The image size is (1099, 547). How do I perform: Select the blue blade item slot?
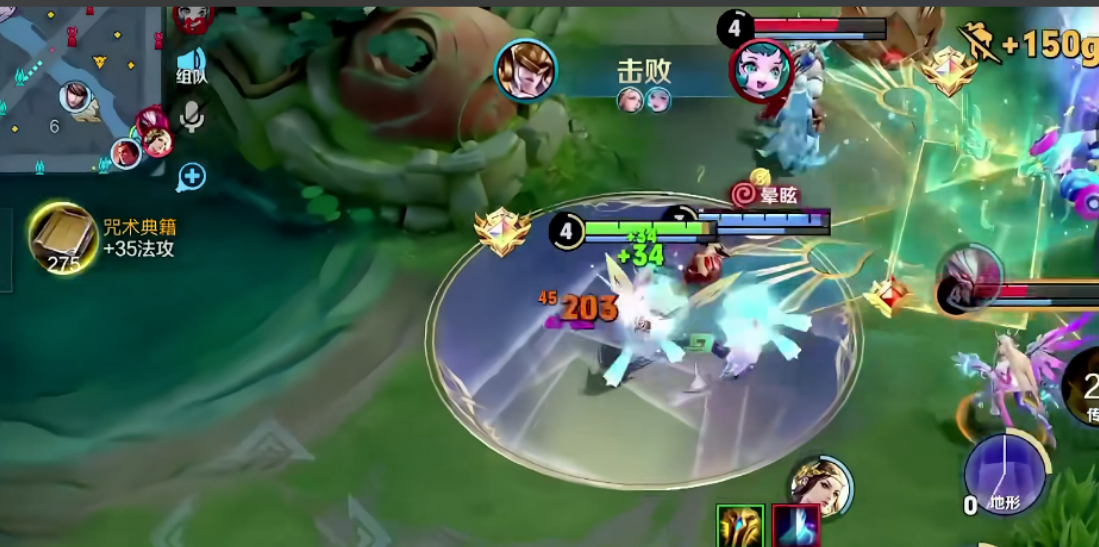[796, 526]
